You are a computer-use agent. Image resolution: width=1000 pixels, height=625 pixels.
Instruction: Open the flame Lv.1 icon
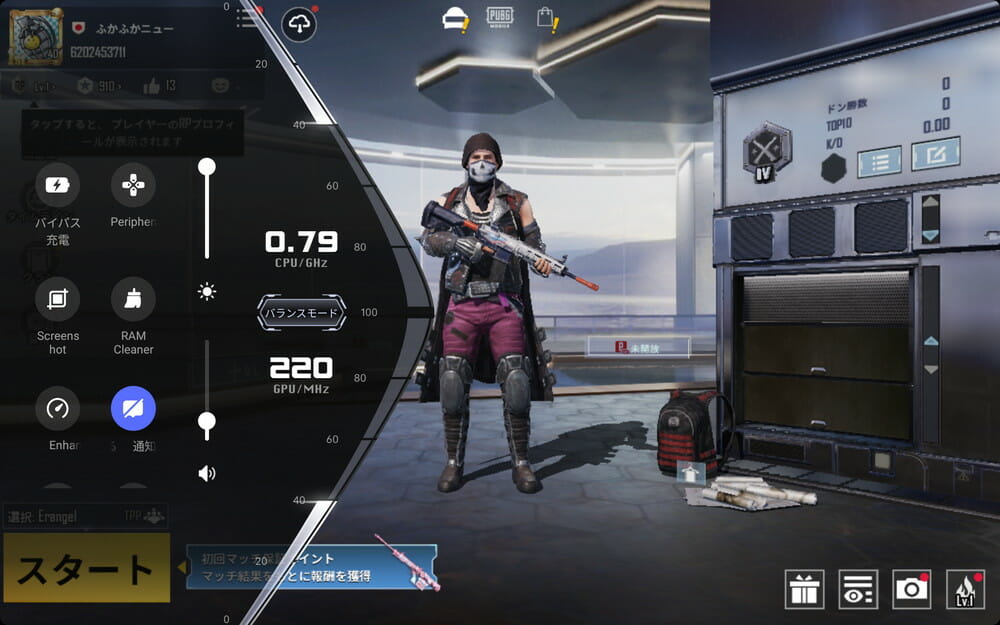click(x=964, y=589)
